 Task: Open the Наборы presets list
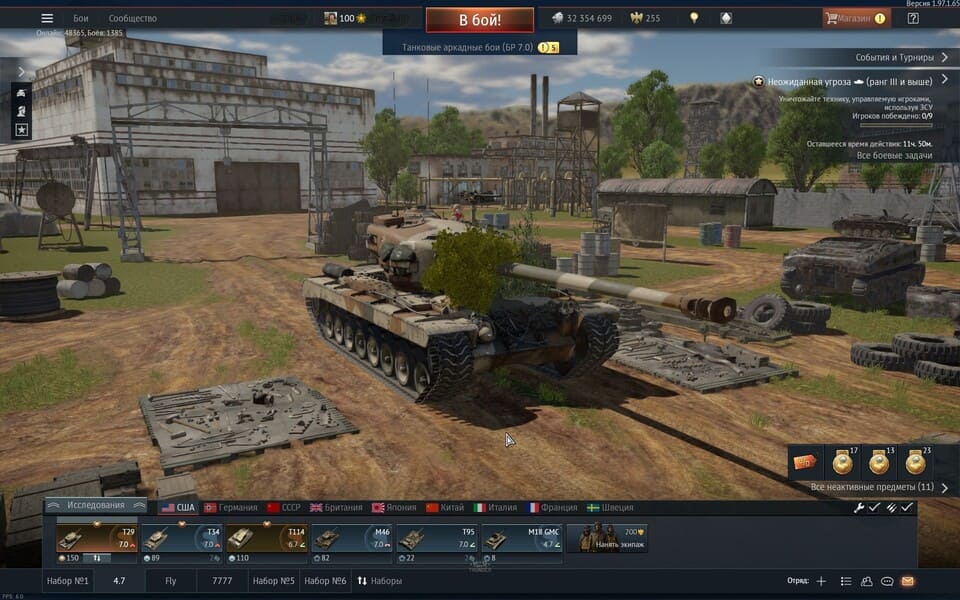380,581
